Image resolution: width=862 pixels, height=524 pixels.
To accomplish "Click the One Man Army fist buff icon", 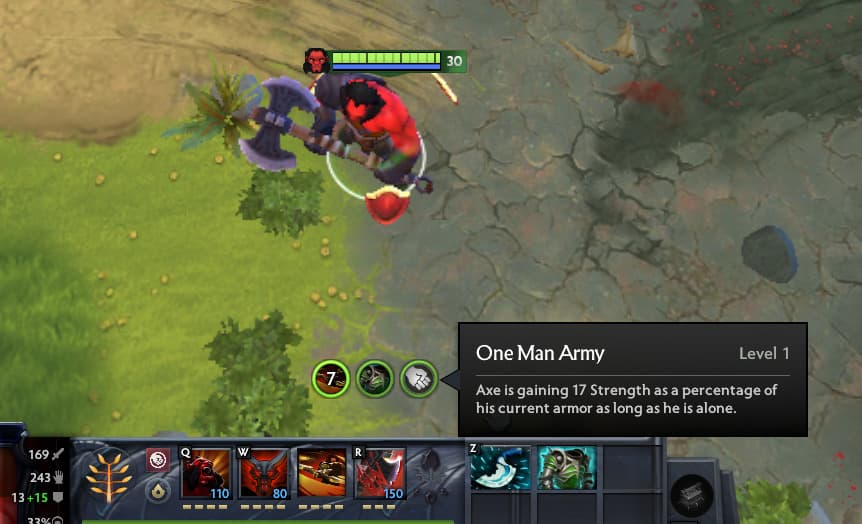I will point(419,378).
